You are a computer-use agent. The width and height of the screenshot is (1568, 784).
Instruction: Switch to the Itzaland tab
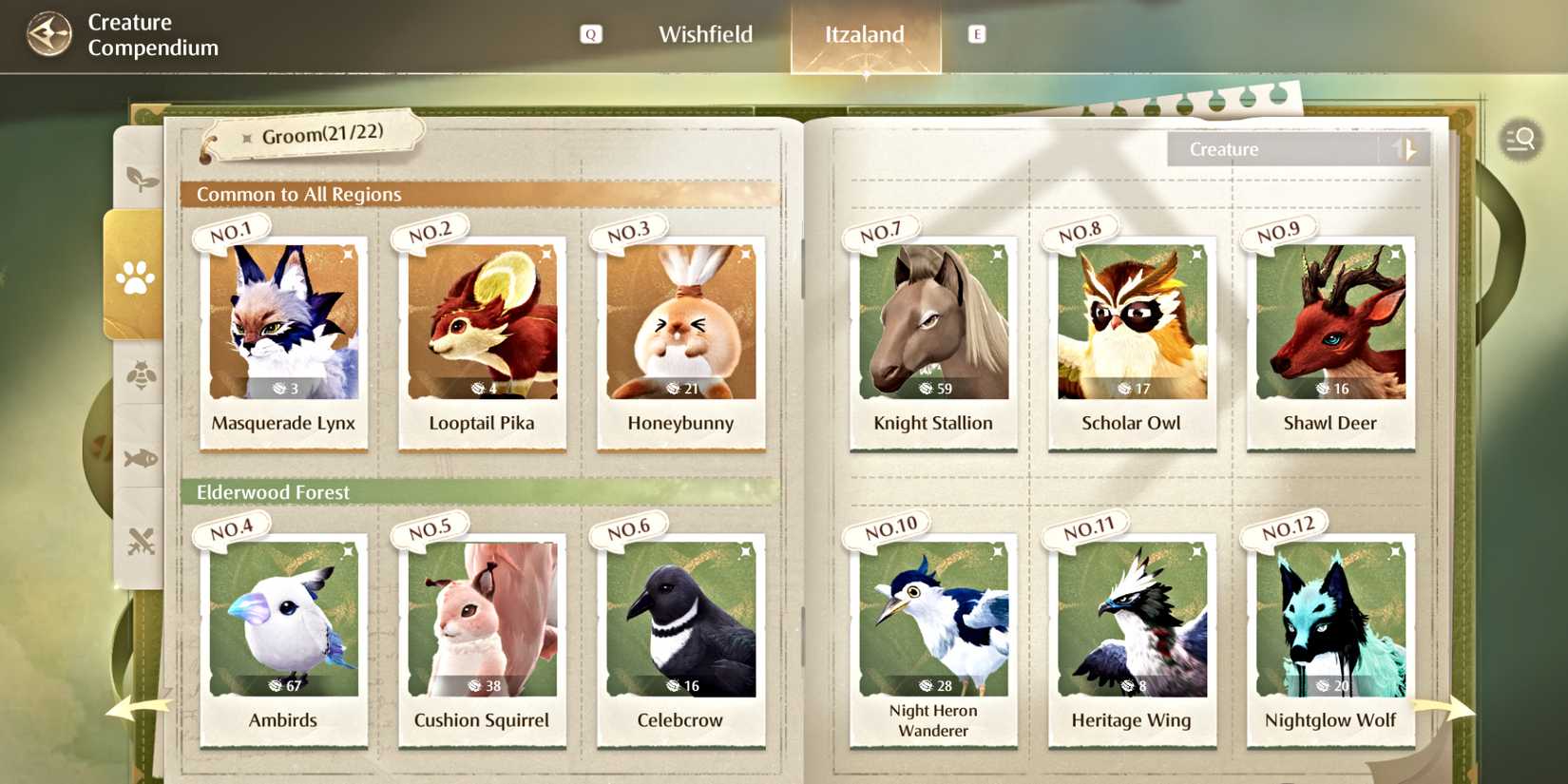pos(863,34)
